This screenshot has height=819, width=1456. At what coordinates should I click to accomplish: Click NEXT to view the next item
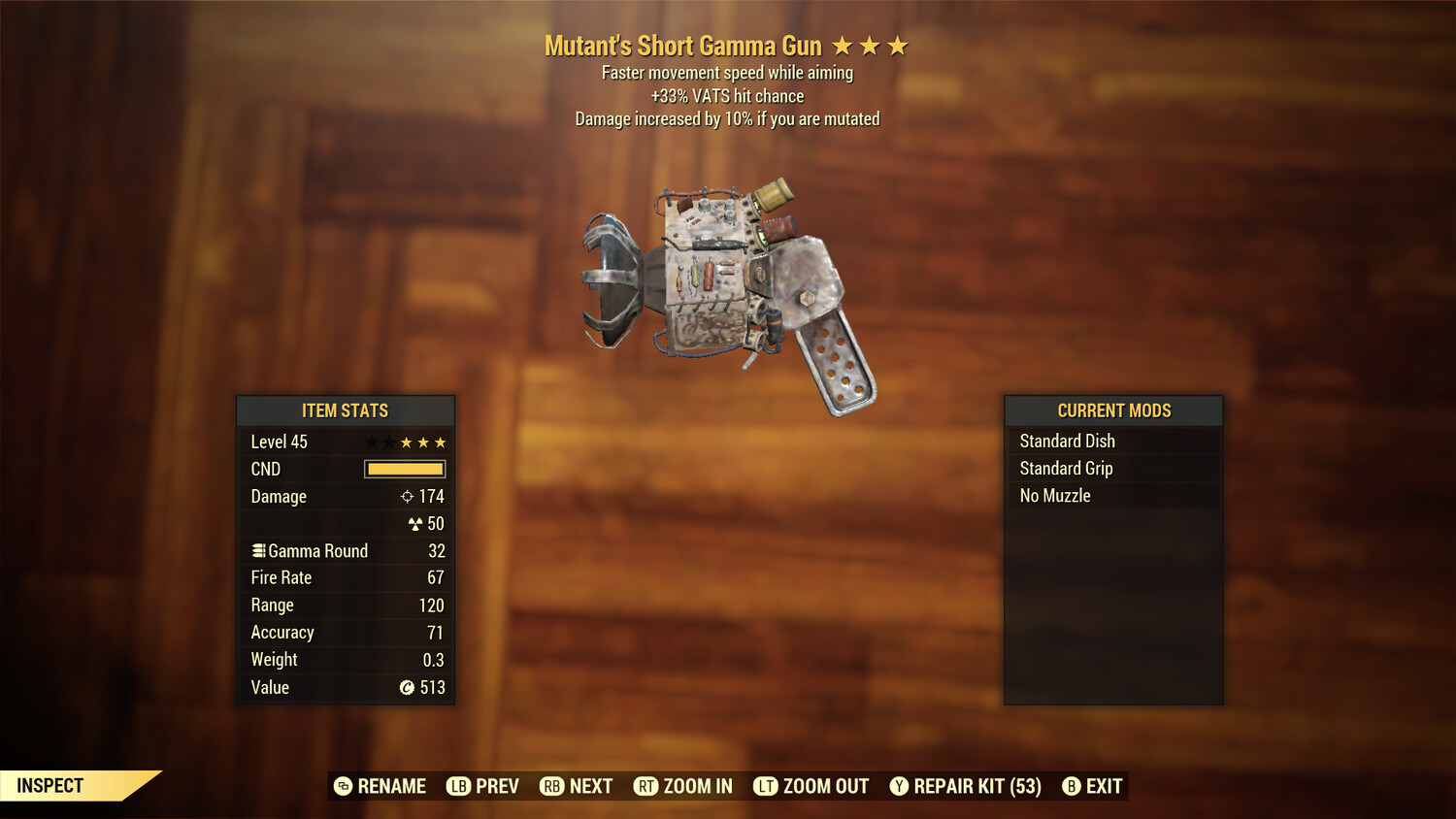click(x=577, y=786)
